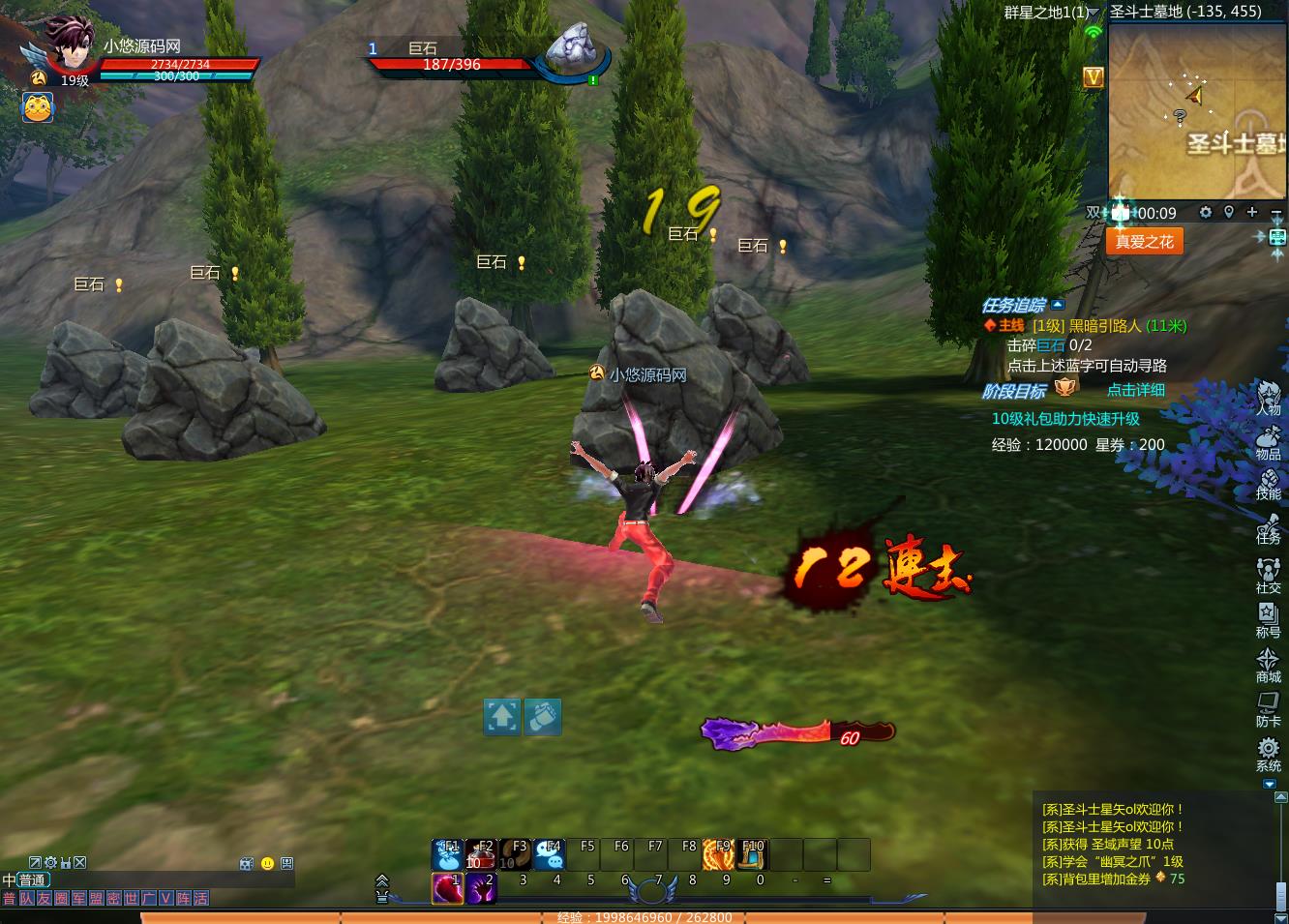Click the player portrait of 小悠源码网
Viewport: 1289px width, 924px height.
click(69, 45)
